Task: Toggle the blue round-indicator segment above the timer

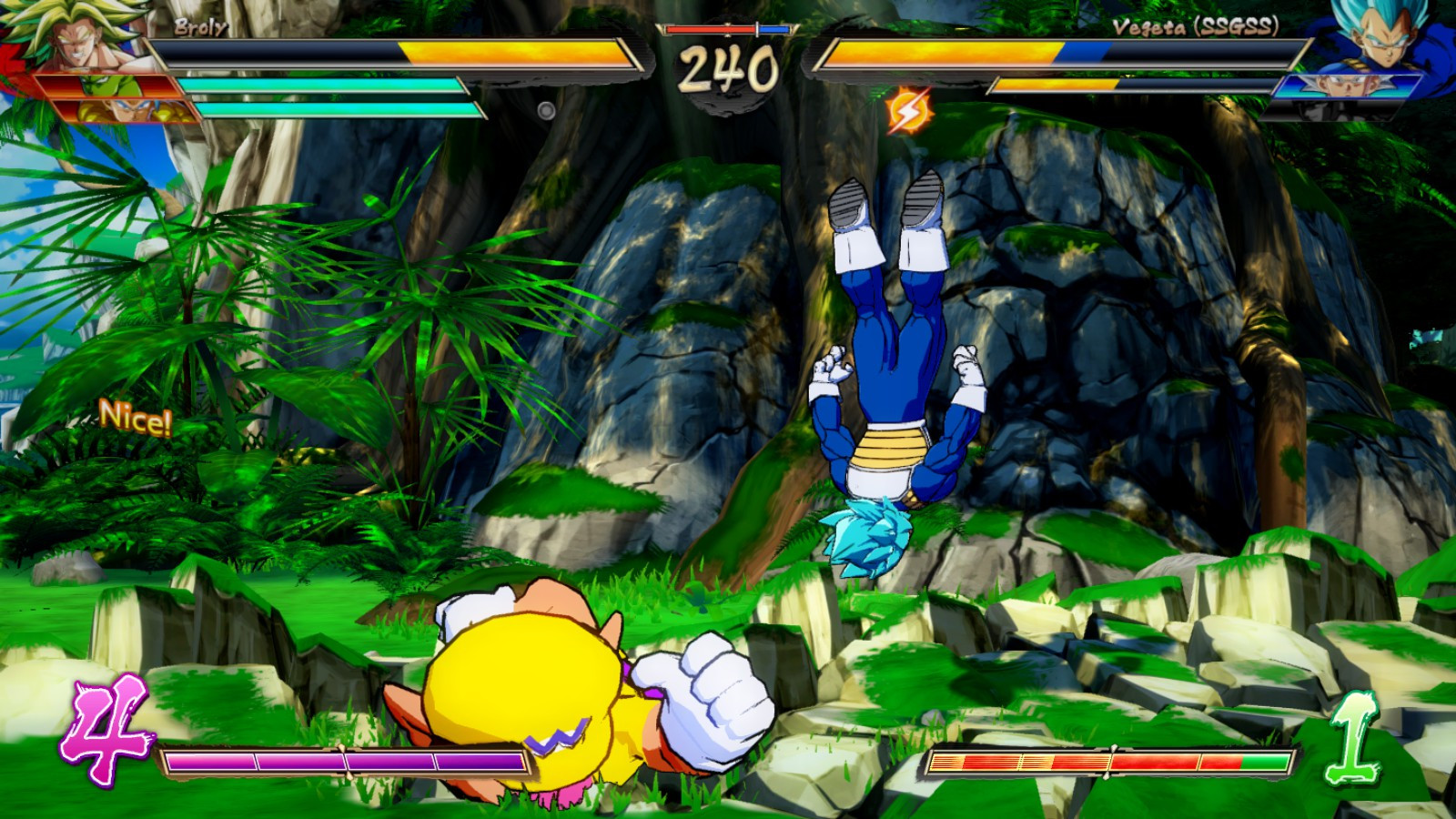Action: point(774,28)
